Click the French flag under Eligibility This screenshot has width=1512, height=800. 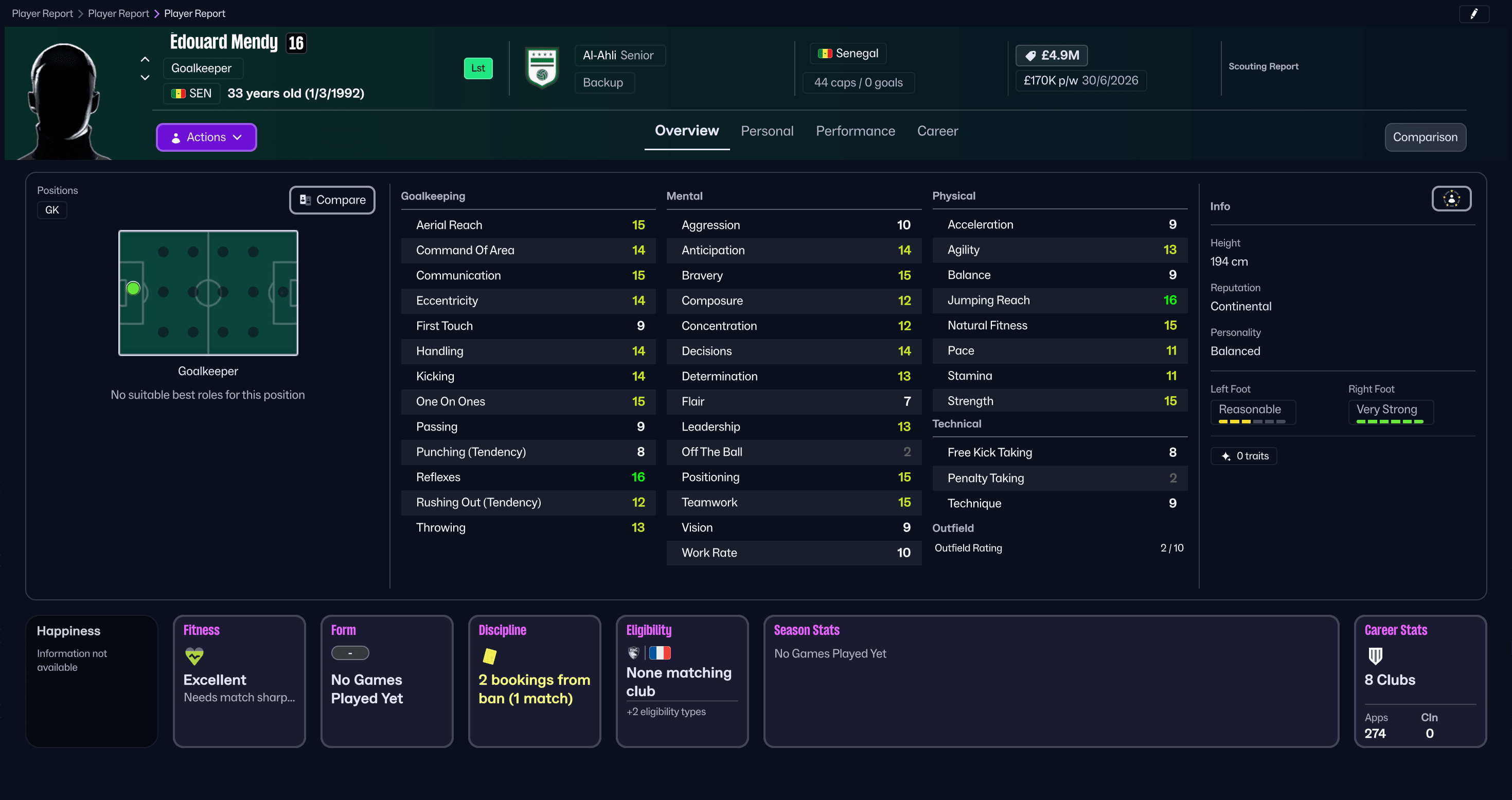[661, 652]
